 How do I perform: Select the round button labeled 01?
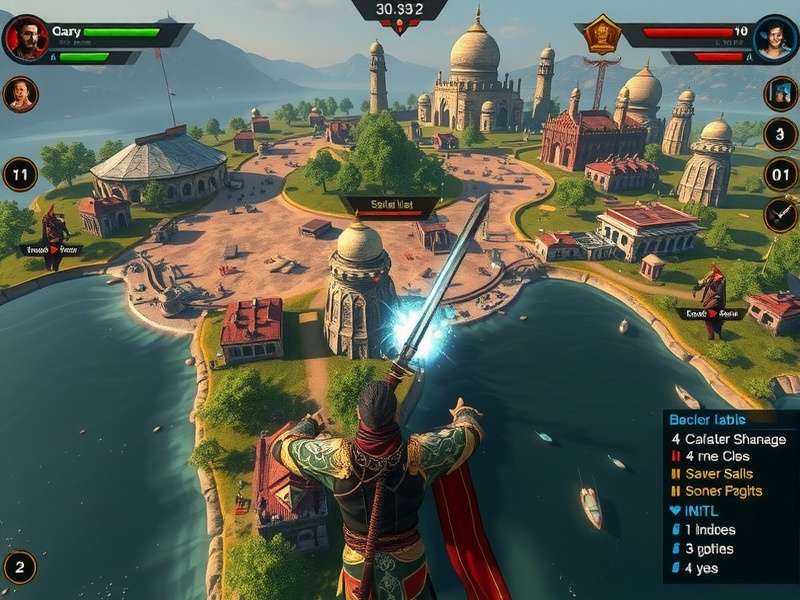(x=780, y=174)
